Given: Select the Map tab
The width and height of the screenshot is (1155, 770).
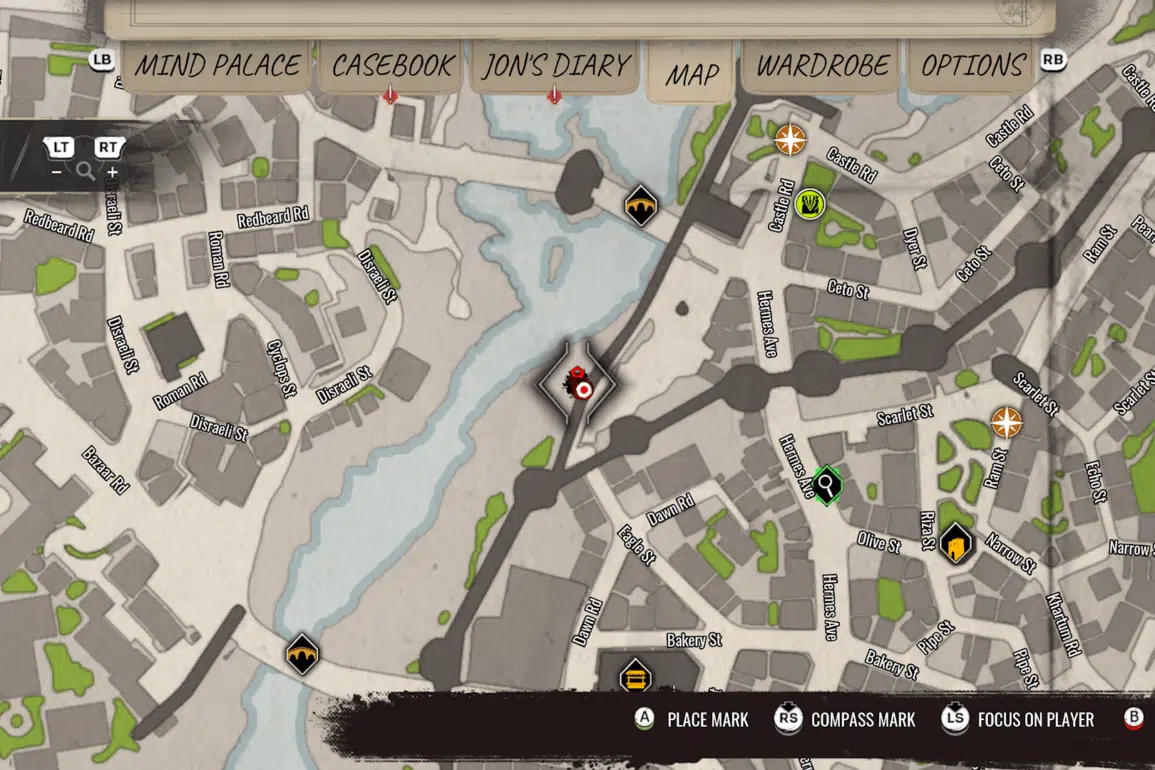Looking at the screenshot, I should pyautogui.click(x=692, y=74).
